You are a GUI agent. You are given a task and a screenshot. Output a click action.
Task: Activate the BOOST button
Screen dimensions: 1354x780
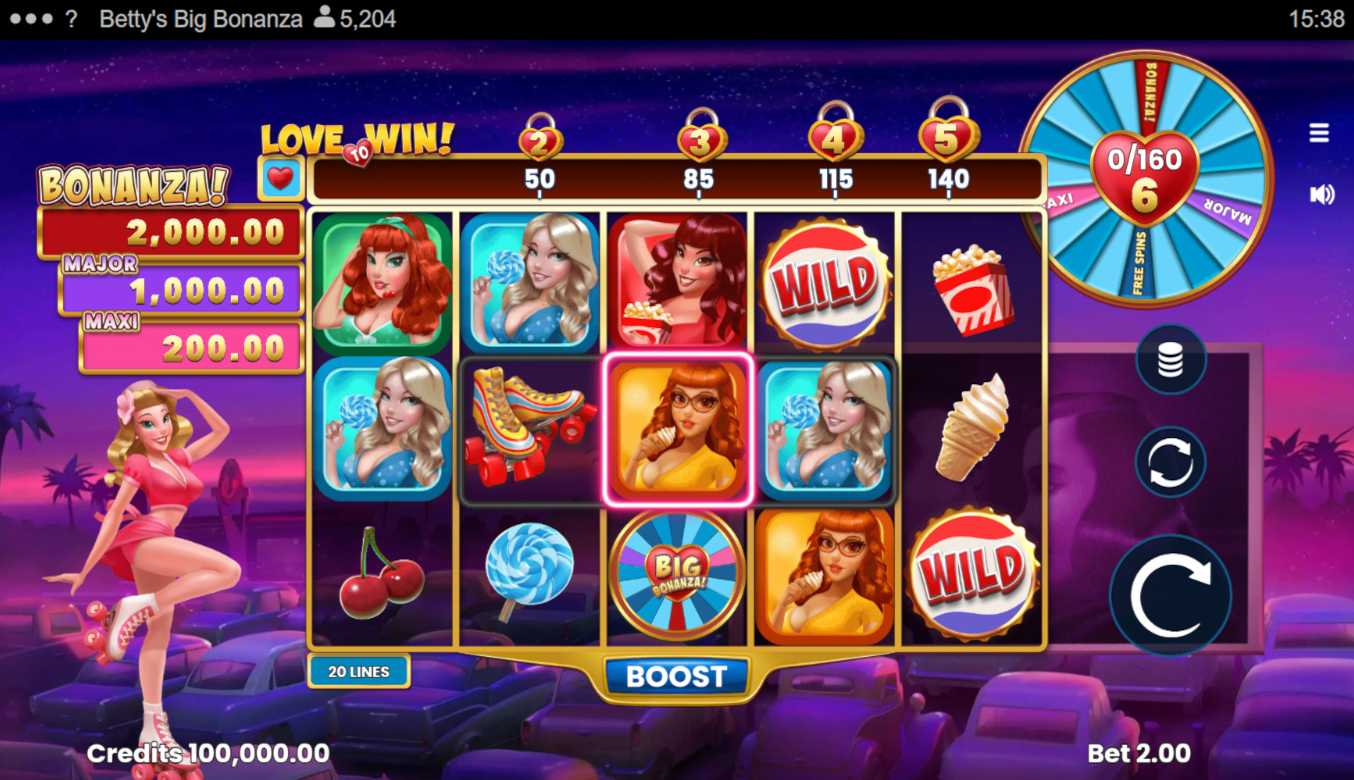click(676, 677)
